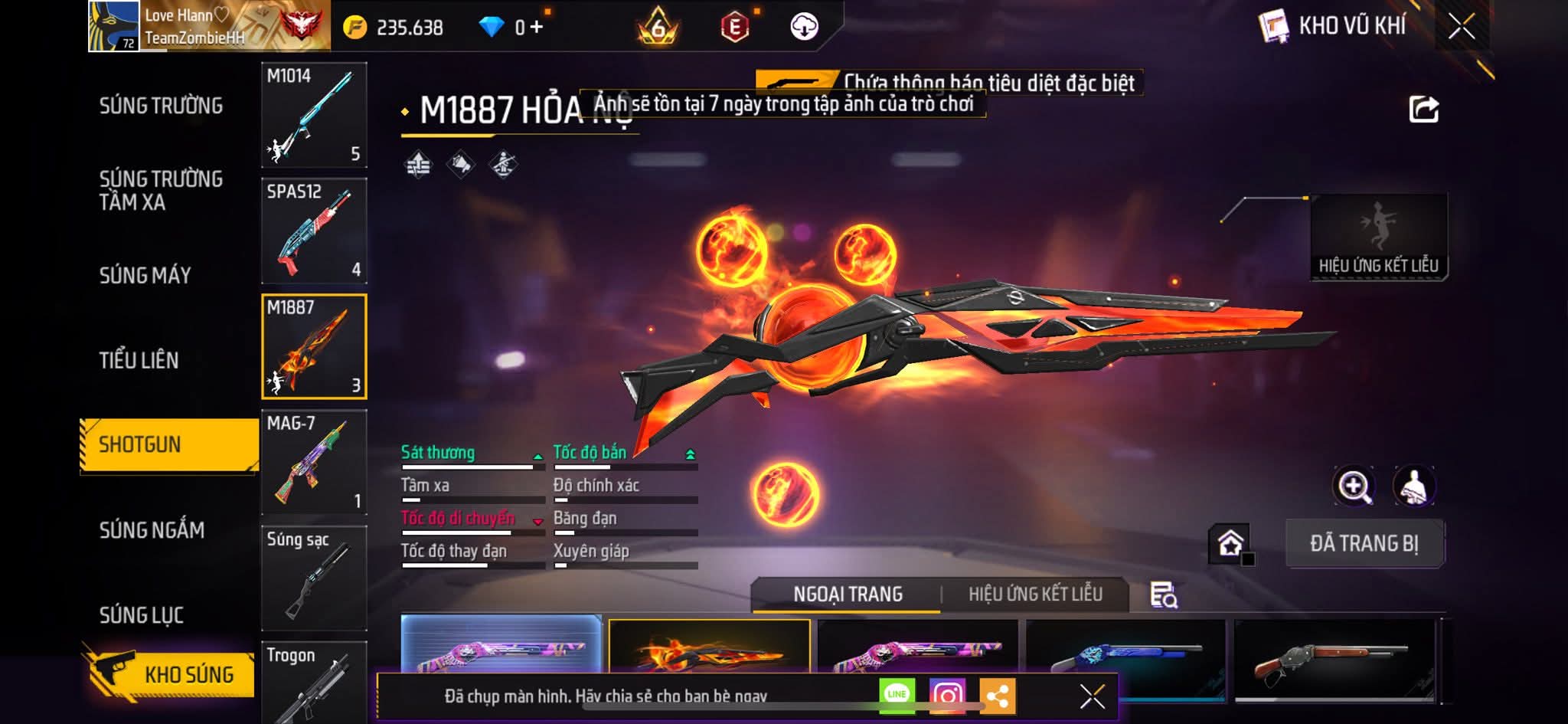Share screenshot via LINE
Screen dimensions: 1568x724
point(897,695)
